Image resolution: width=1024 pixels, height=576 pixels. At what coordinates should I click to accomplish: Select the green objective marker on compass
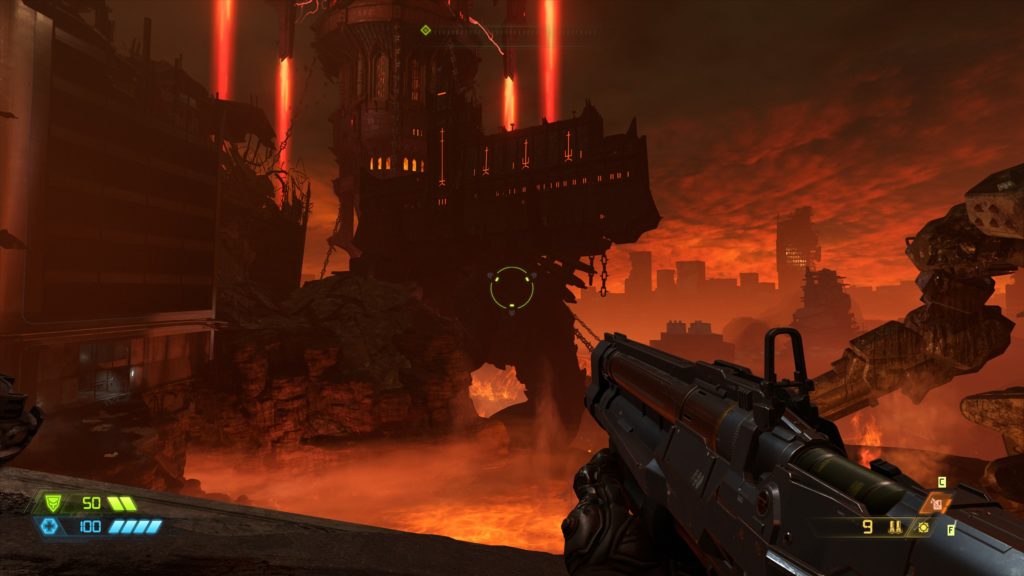(x=425, y=30)
